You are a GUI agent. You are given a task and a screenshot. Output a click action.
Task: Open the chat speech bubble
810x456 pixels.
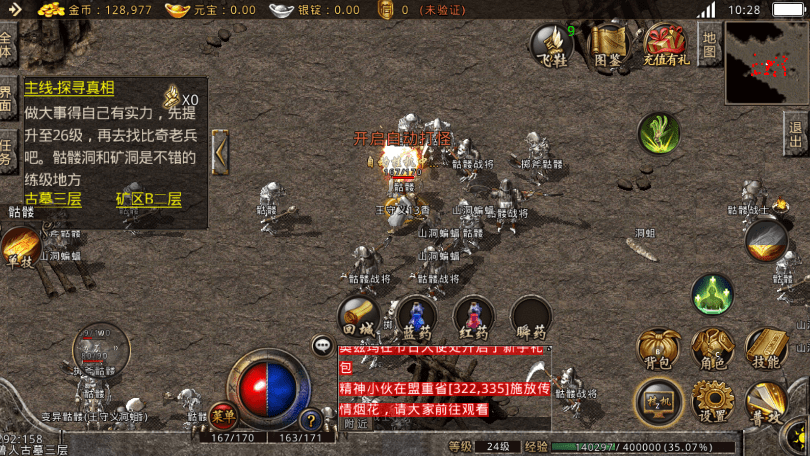(323, 346)
